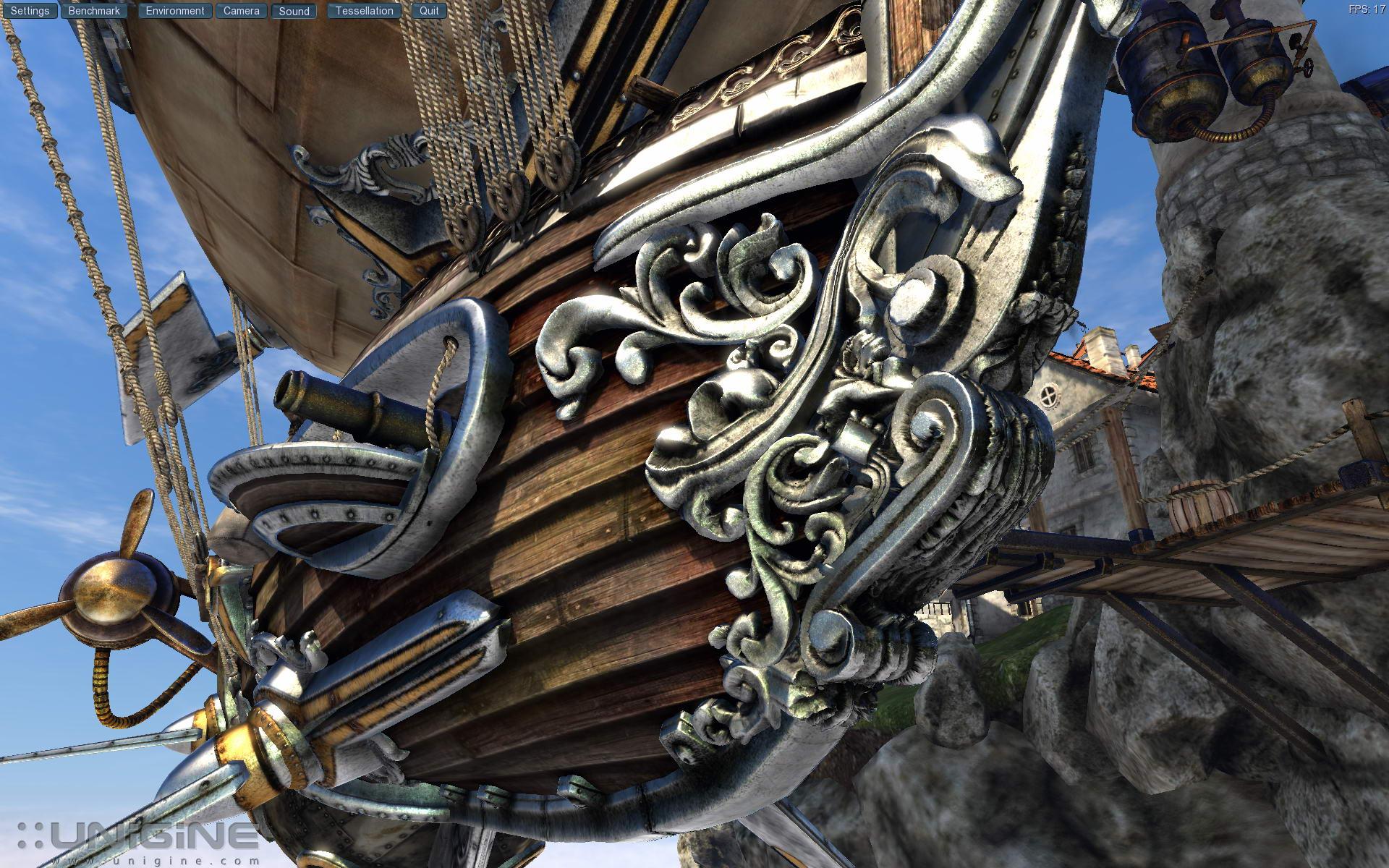The width and height of the screenshot is (1389, 868).
Task: Quit the Heaven benchmark
Action: tap(429, 11)
